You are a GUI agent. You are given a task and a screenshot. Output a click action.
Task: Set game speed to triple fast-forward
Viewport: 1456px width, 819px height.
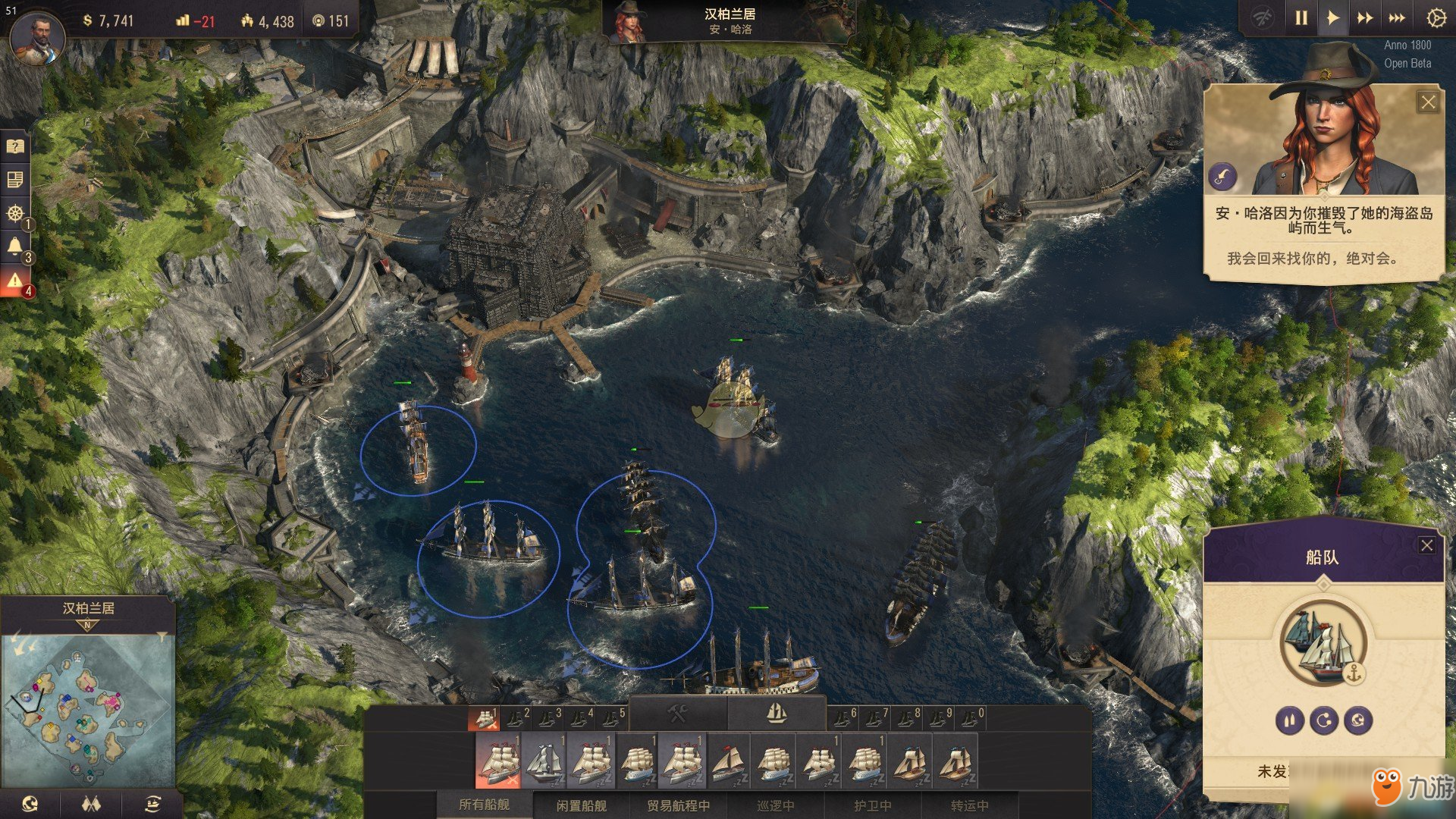1397,18
